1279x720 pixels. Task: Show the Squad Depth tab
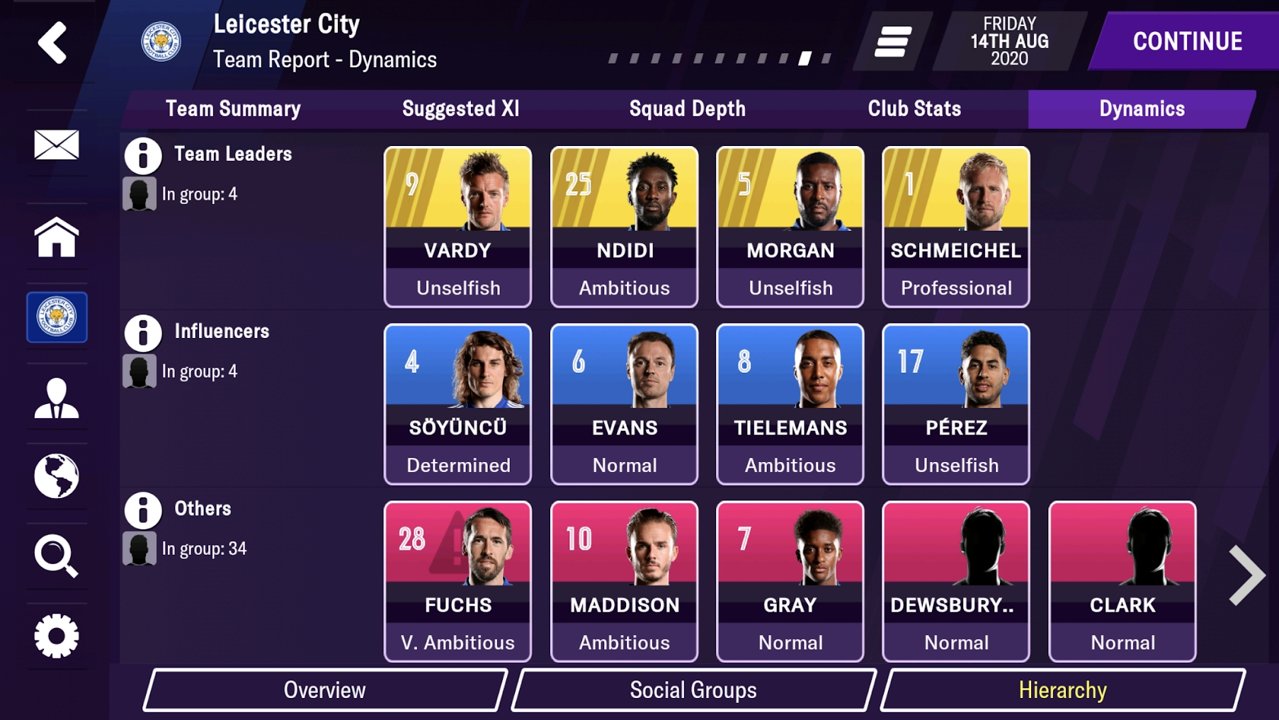[687, 109]
